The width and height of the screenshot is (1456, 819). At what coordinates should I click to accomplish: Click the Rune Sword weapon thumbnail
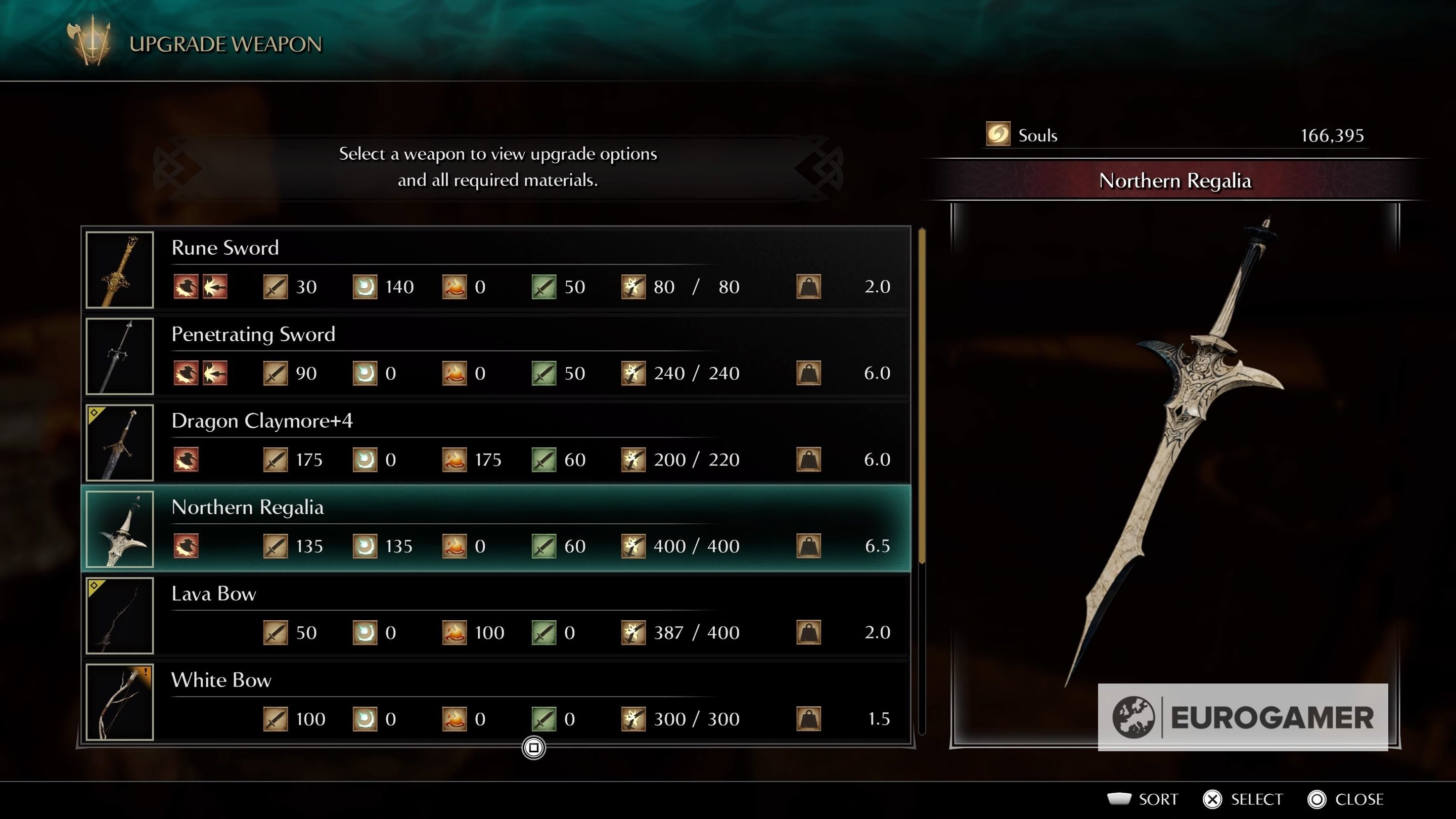point(119,270)
